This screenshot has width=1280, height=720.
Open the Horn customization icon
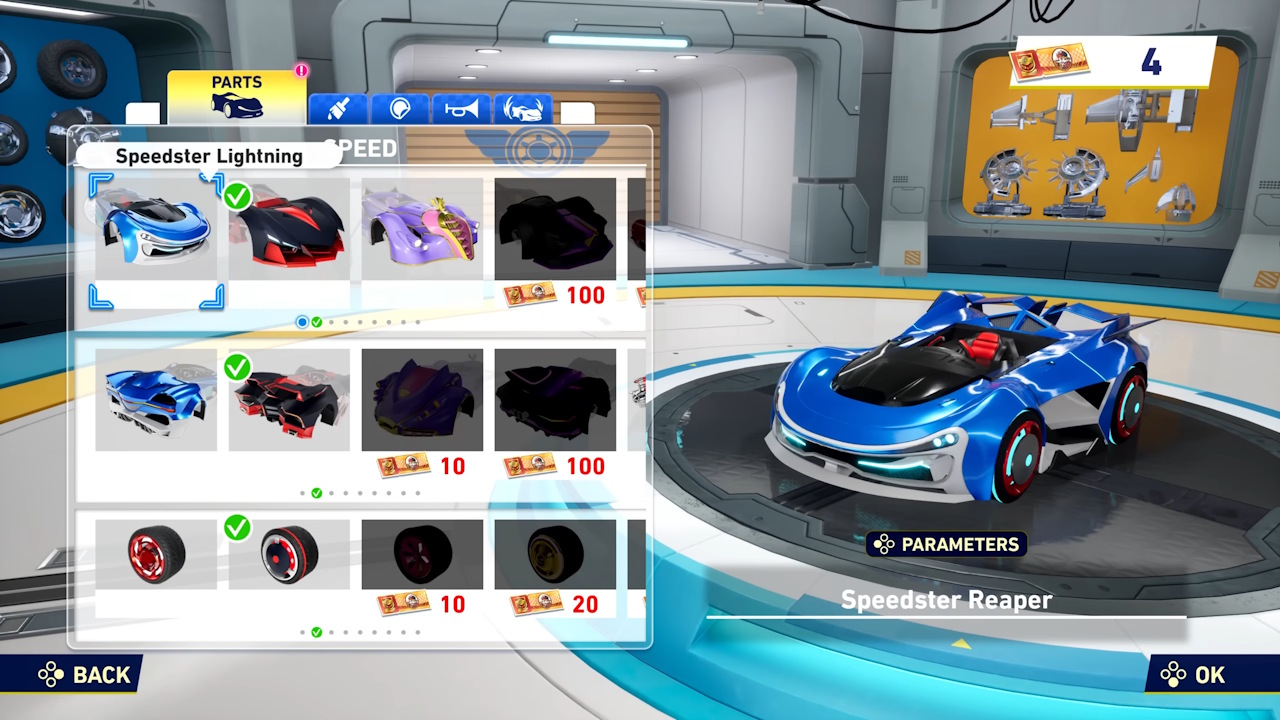click(462, 108)
